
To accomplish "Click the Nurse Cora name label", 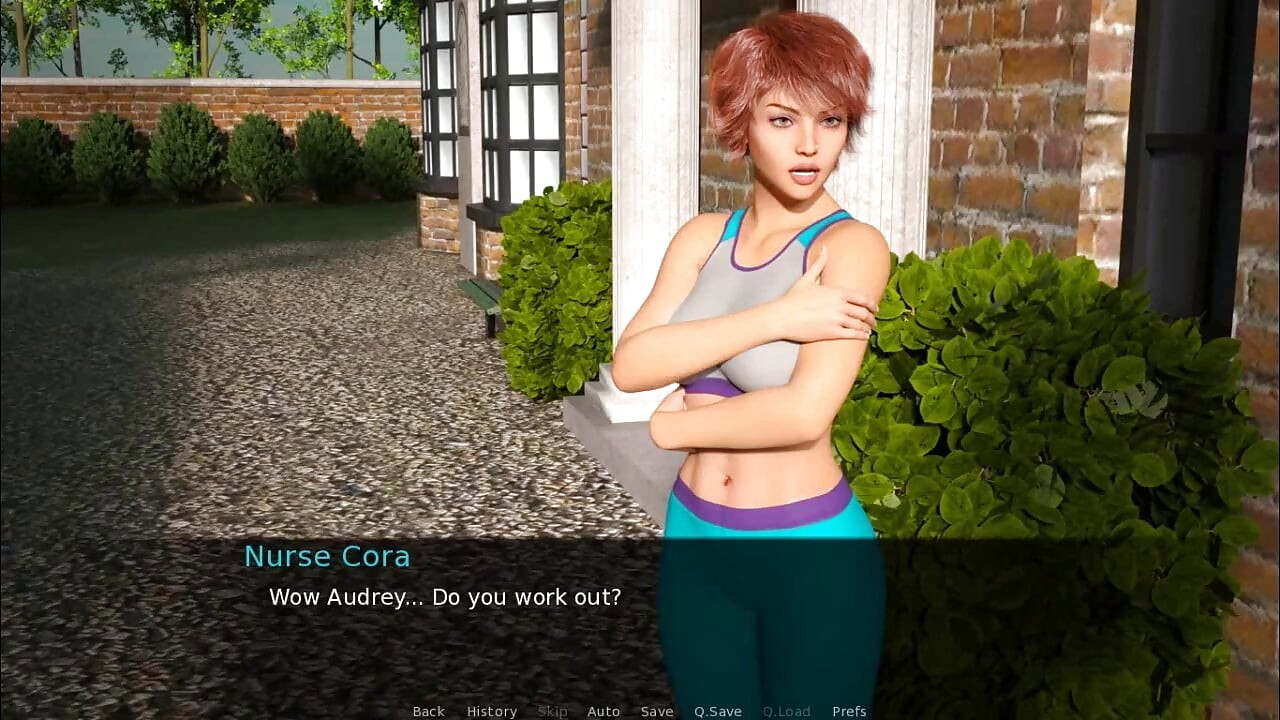I will click(x=328, y=556).
